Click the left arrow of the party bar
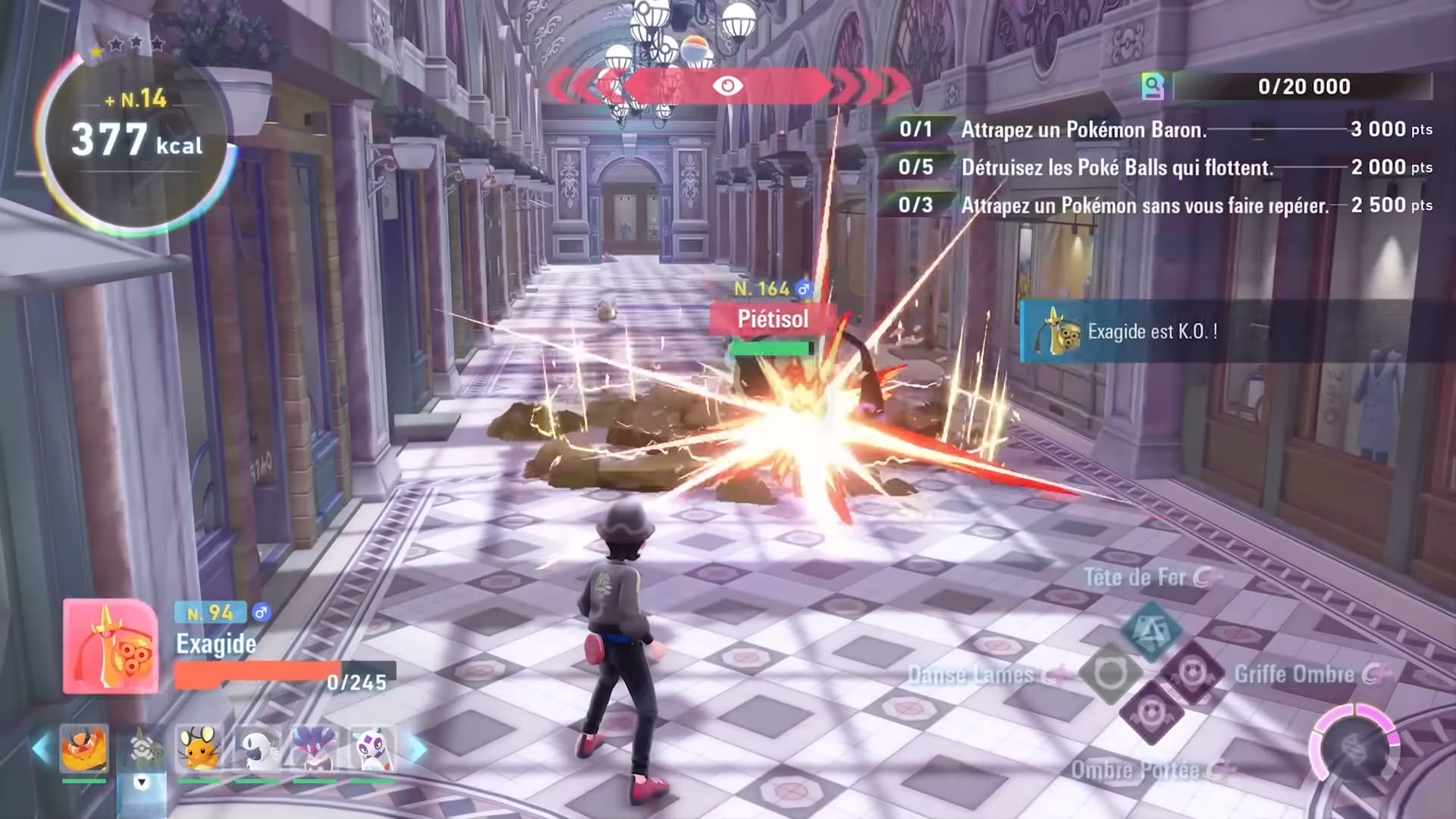This screenshot has width=1456, height=819. 41,749
